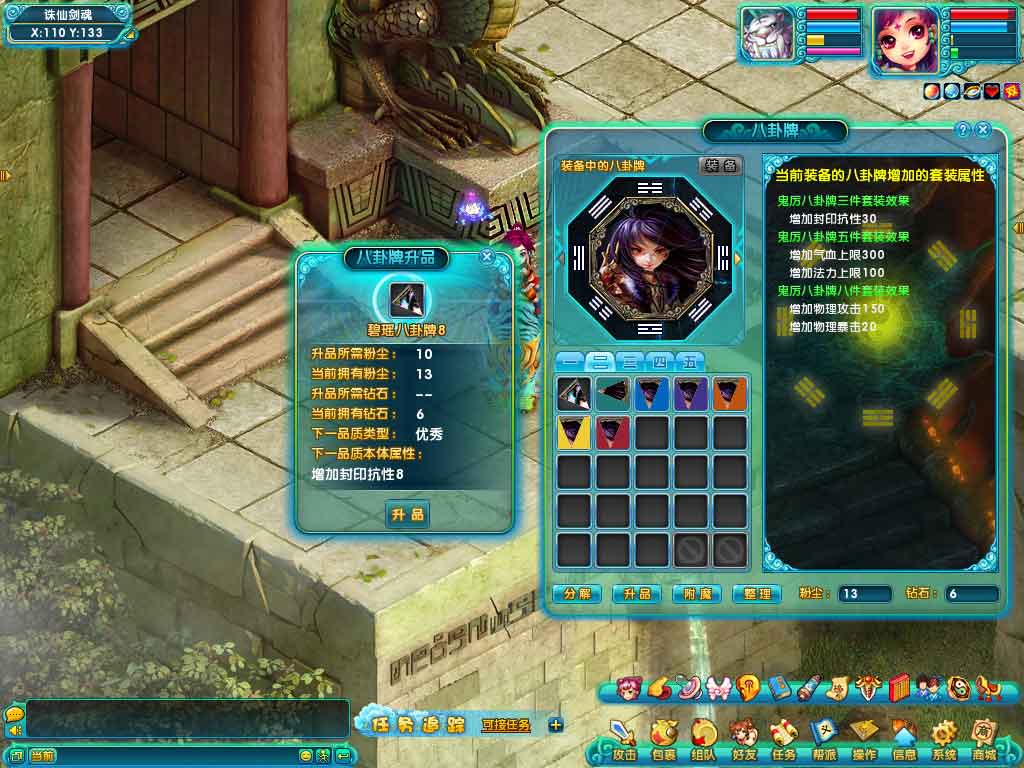Open the 系统 system settings
Viewport: 1024px width, 768px height.
pyautogui.click(x=944, y=742)
